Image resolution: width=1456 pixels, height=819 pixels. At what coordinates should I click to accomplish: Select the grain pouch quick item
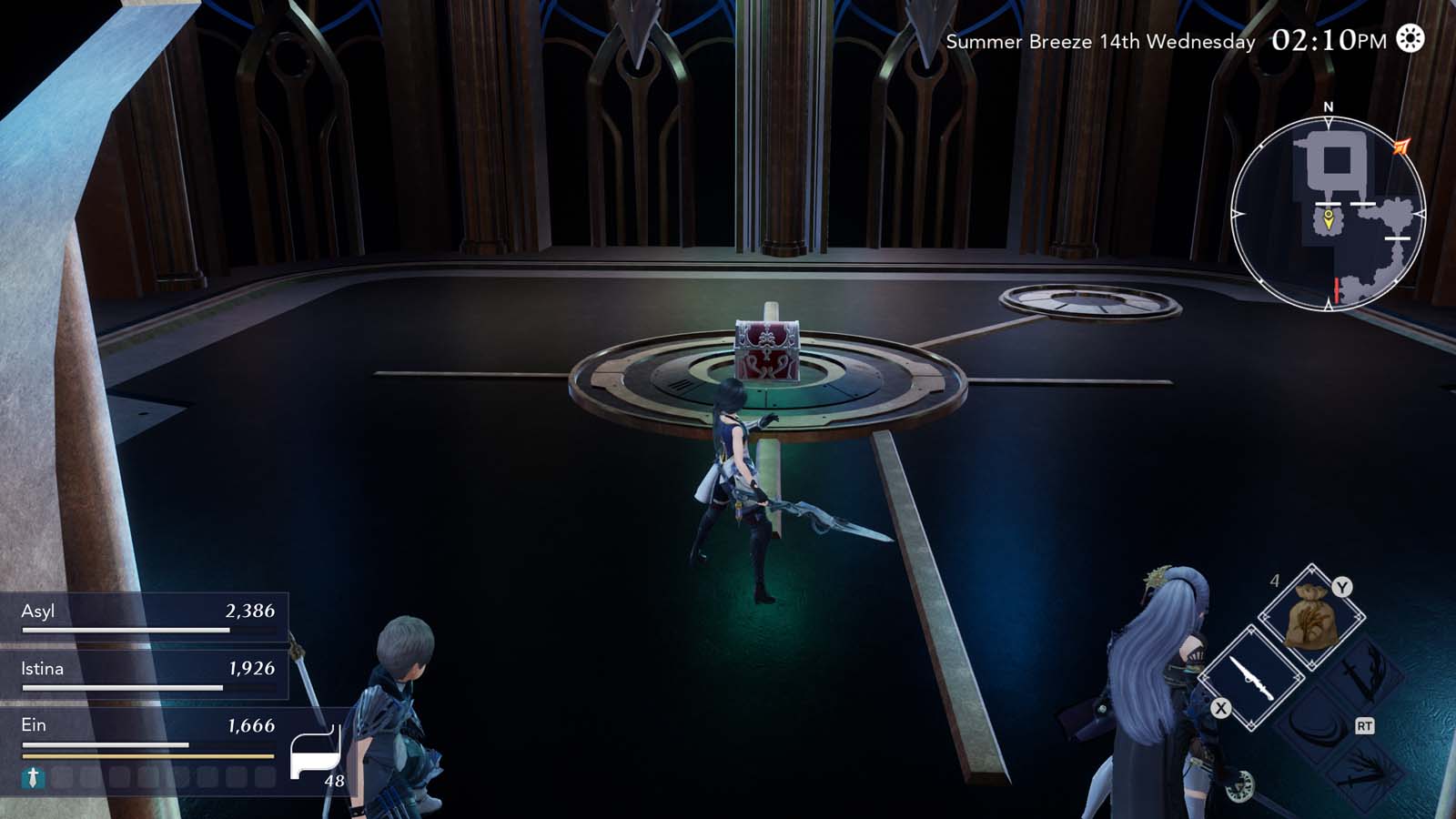[1310, 617]
